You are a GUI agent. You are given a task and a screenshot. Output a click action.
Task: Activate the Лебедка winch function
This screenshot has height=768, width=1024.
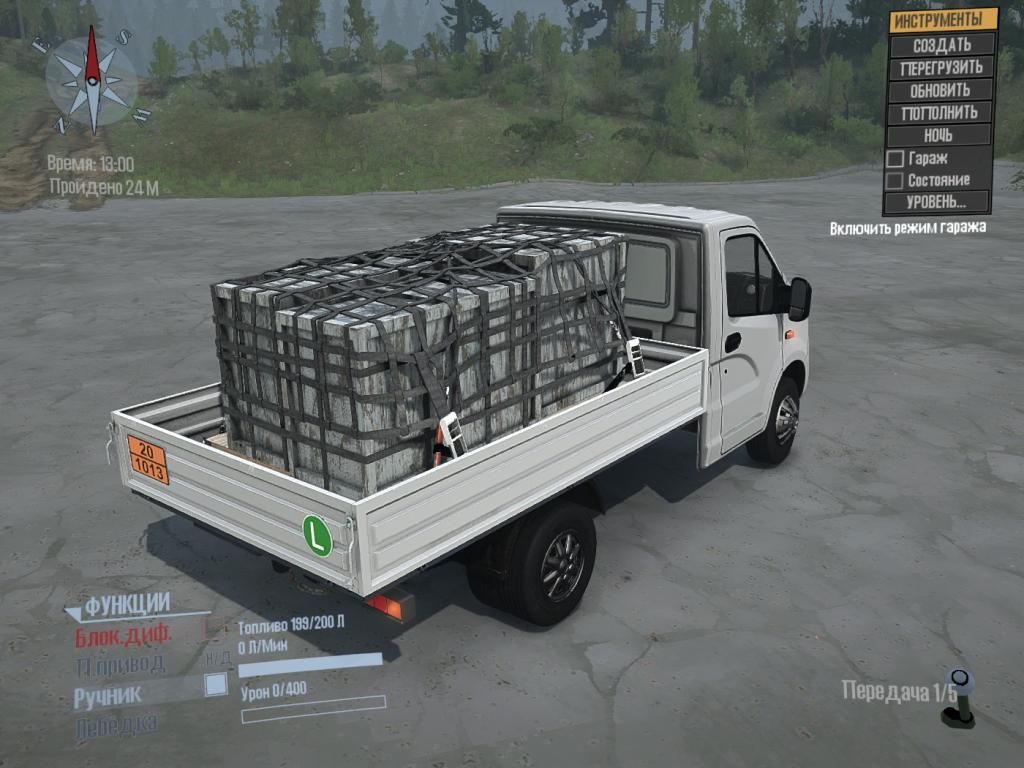pyautogui.click(x=115, y=725)
